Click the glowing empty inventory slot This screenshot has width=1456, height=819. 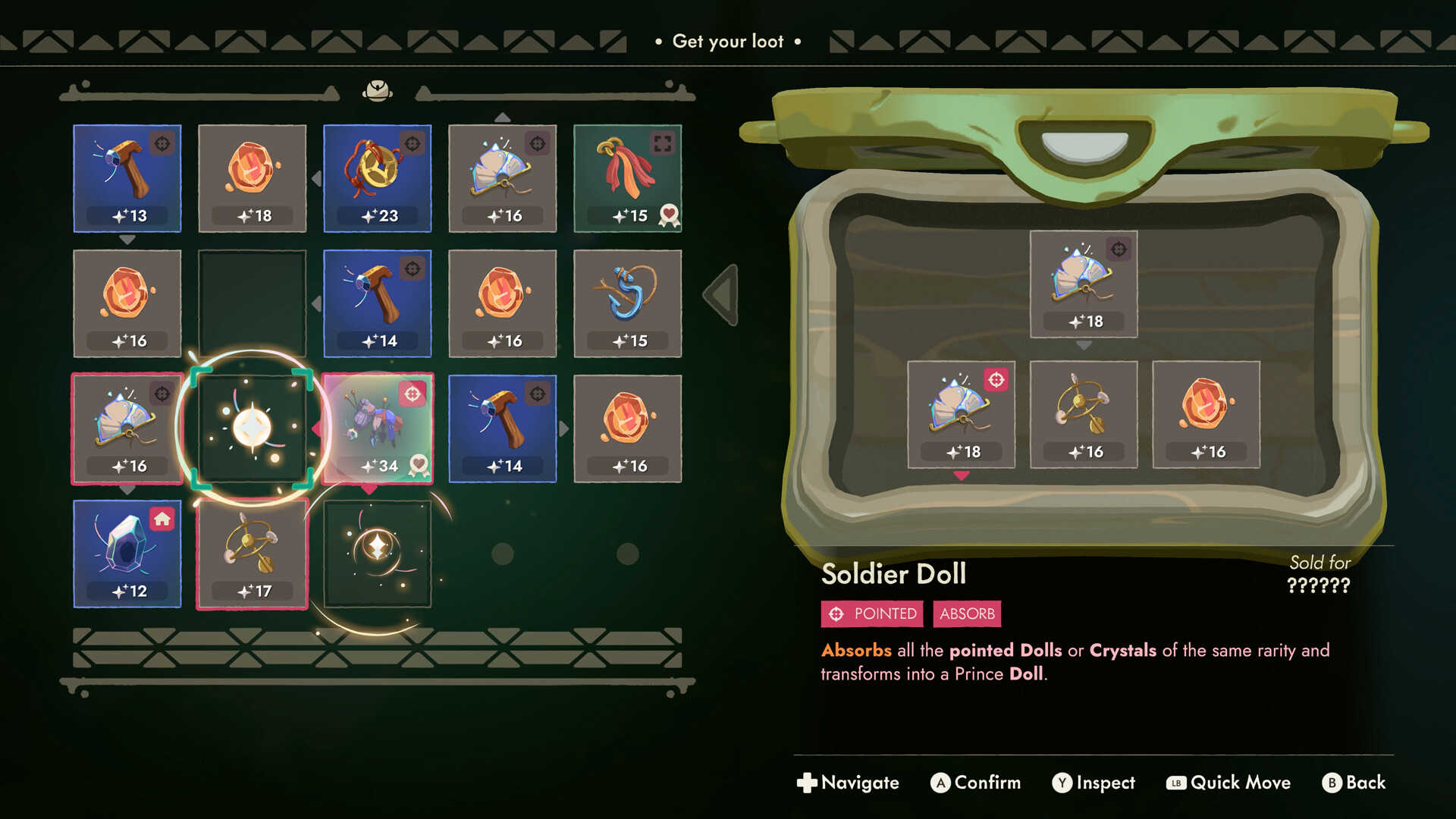click(x=252, y=428)
